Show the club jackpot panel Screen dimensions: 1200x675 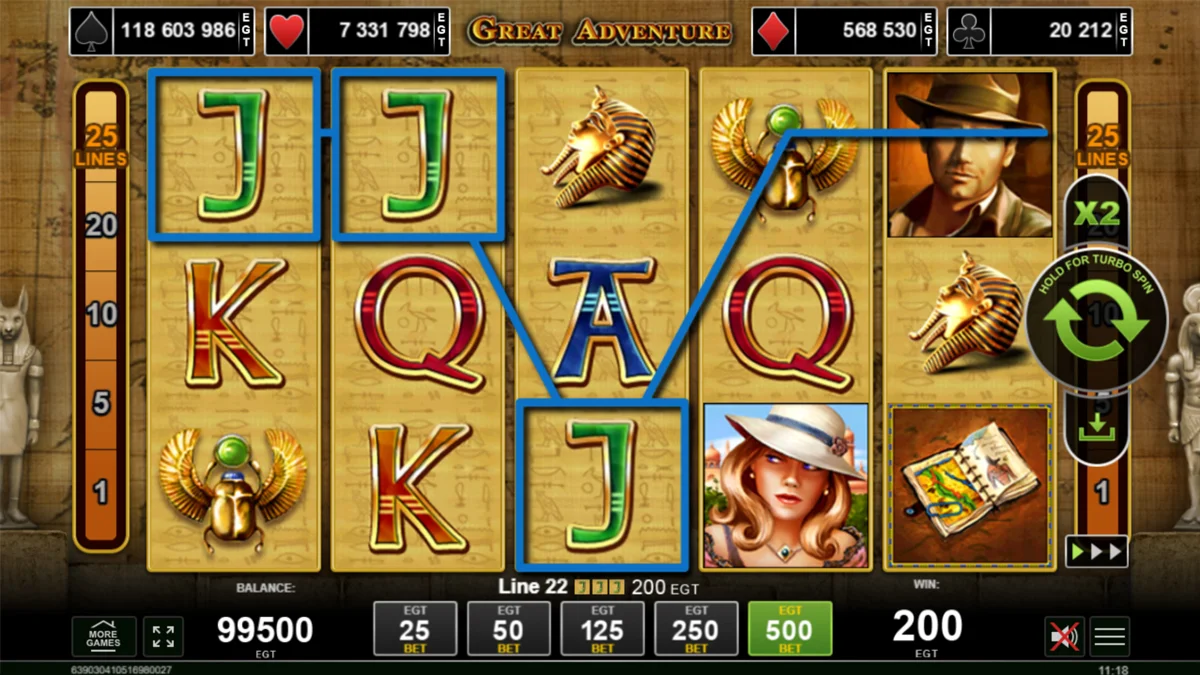pyautogui.click(x=1040, y=31)
